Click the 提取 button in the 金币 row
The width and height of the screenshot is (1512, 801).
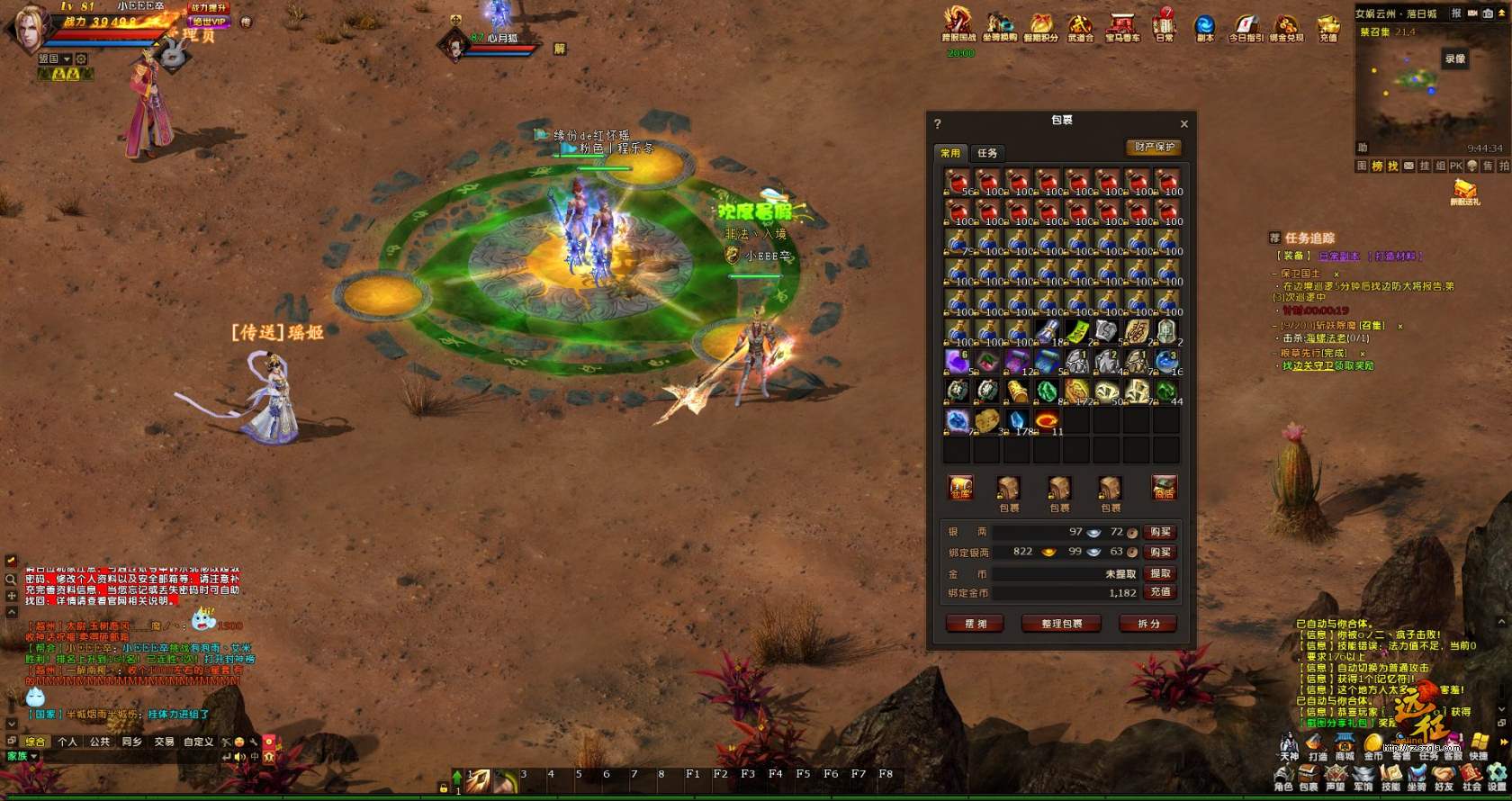click(x=1160, y=573)
